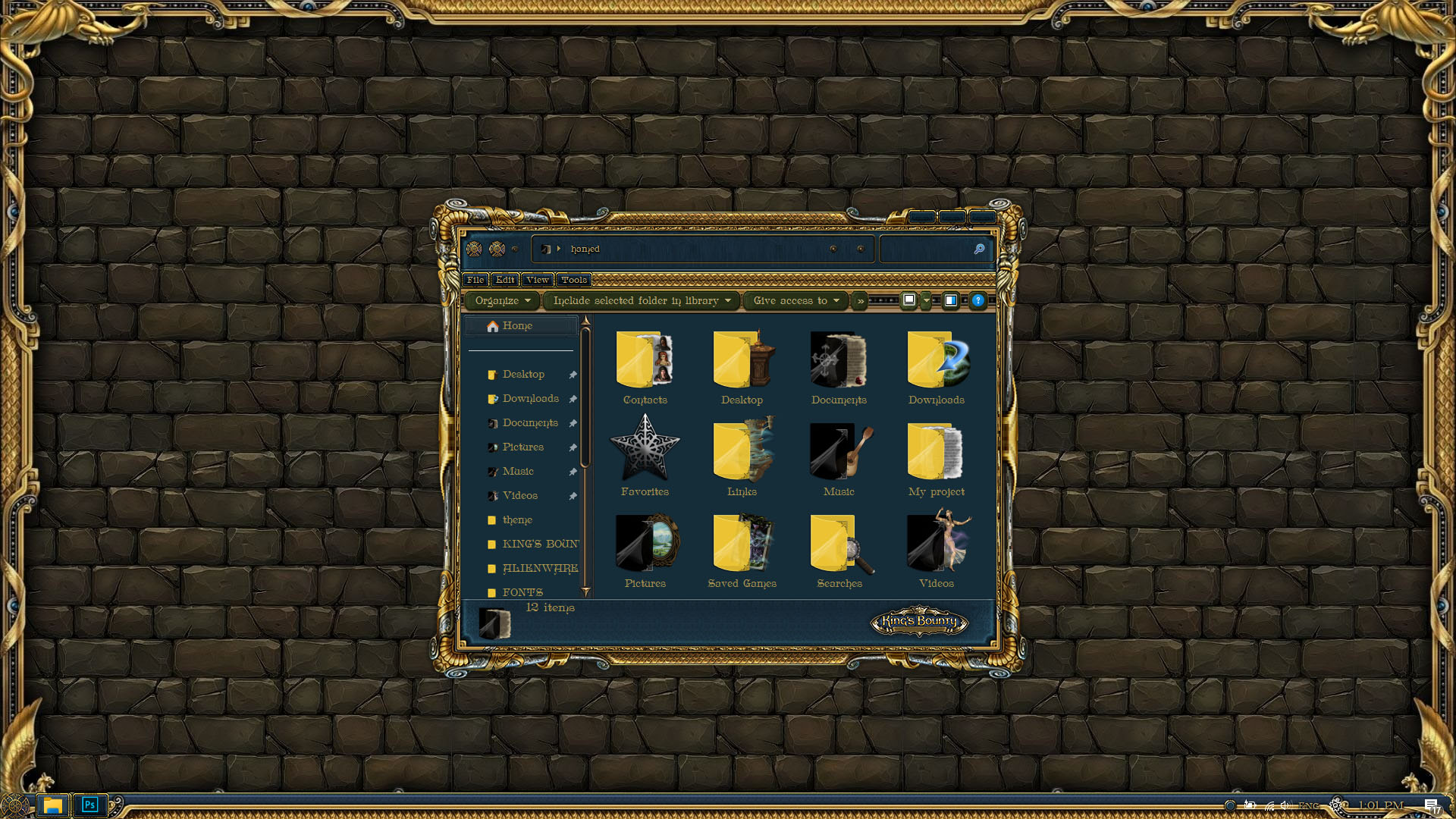Select Home in the navigation pane
Viewport: 1456px width, 819px height.
(x=517, y=326)
